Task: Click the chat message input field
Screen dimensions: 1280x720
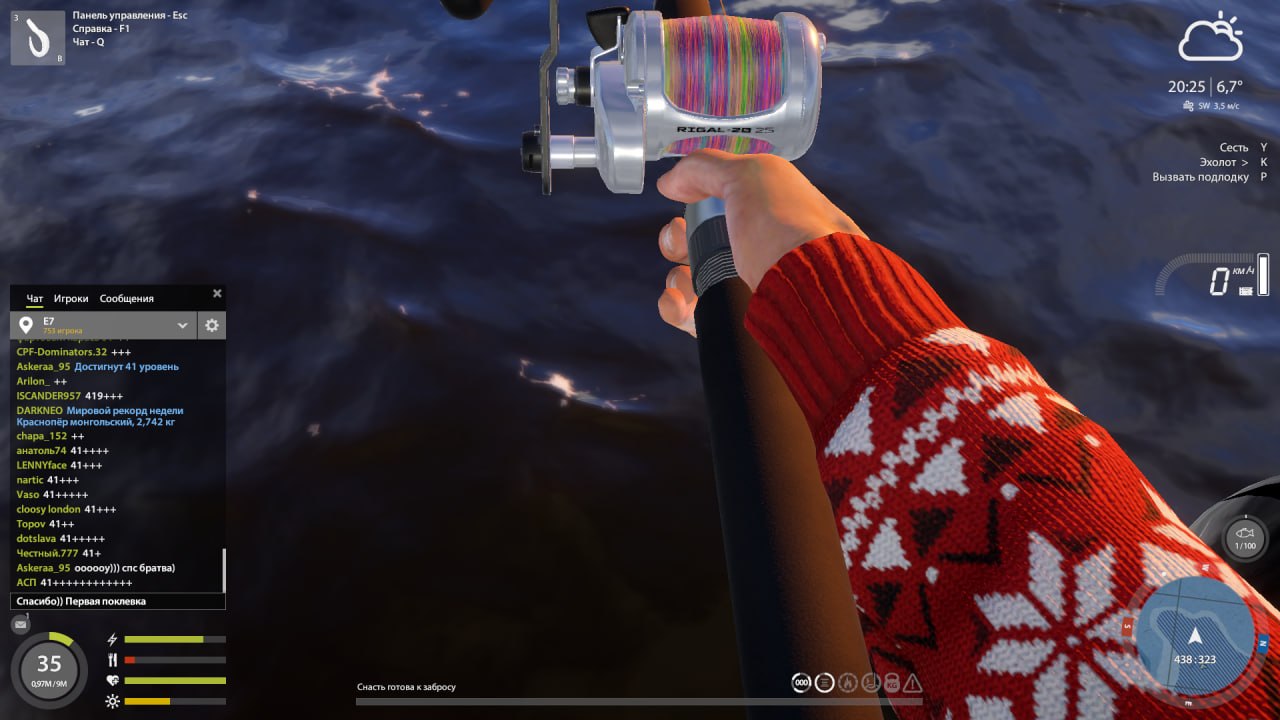Action: (x=118, y=601)
